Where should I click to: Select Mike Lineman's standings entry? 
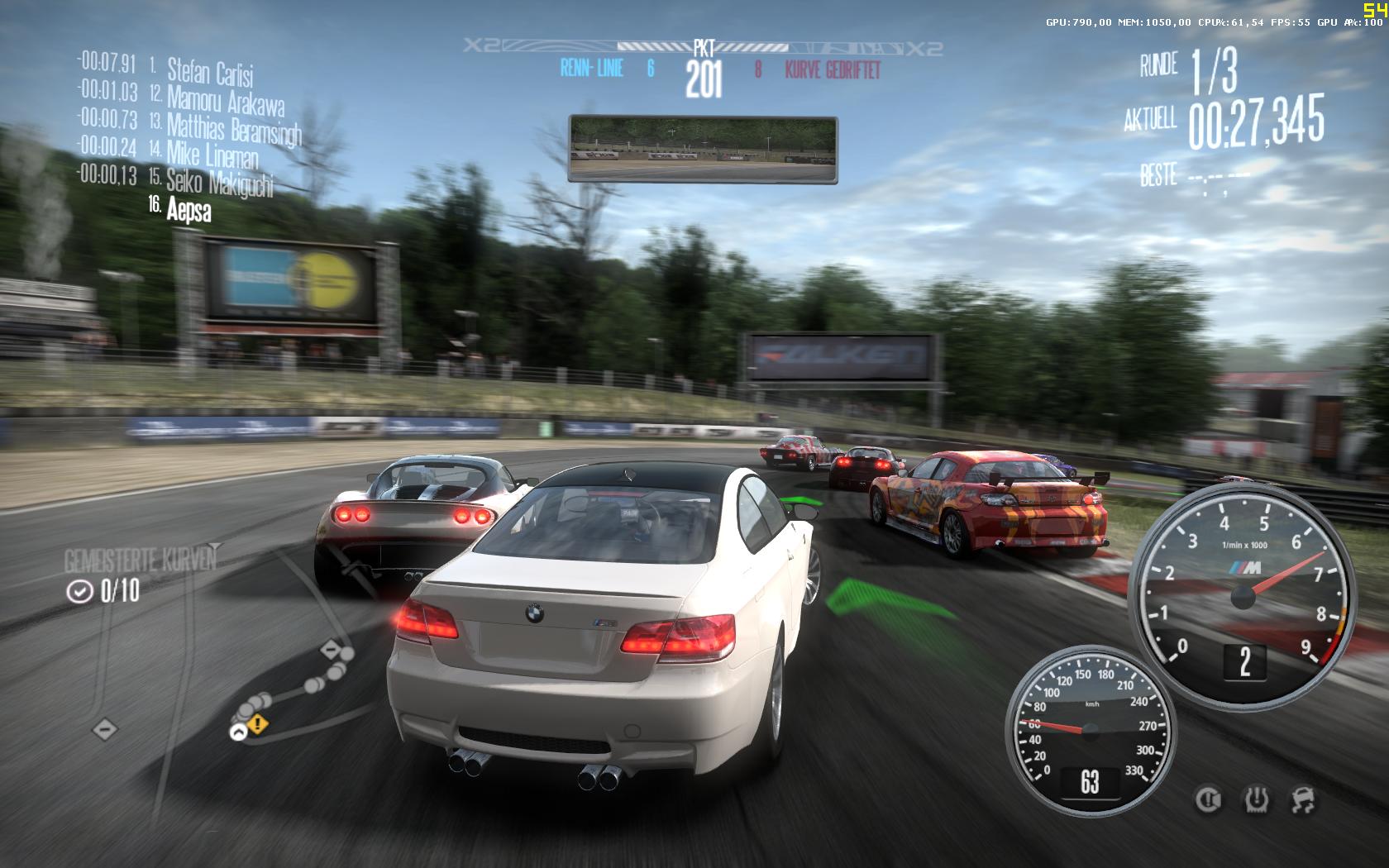(212, 154)
